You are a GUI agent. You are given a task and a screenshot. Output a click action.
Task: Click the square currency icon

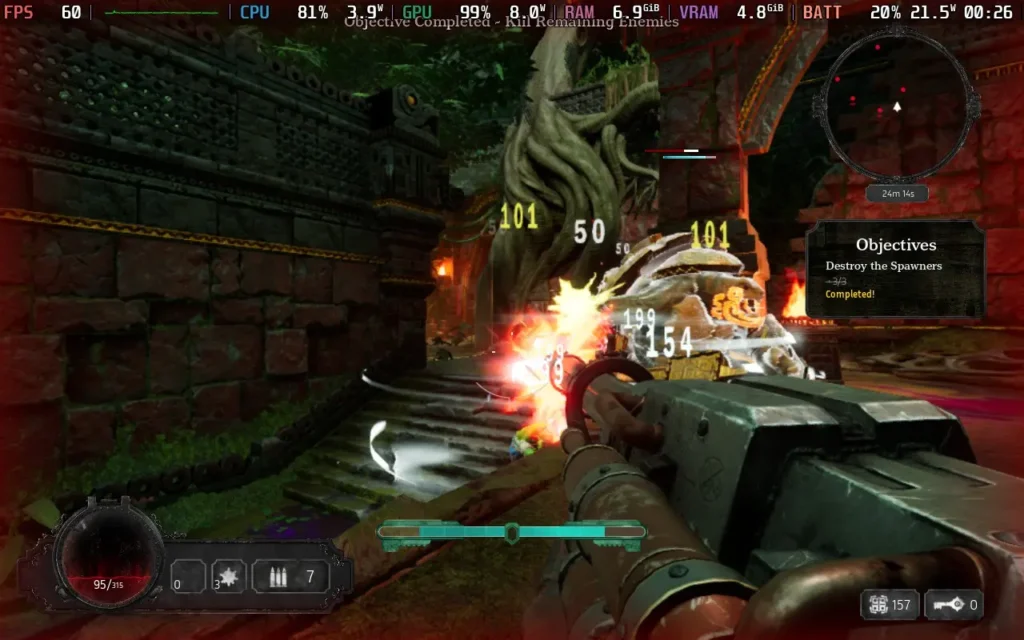(879, 604)
